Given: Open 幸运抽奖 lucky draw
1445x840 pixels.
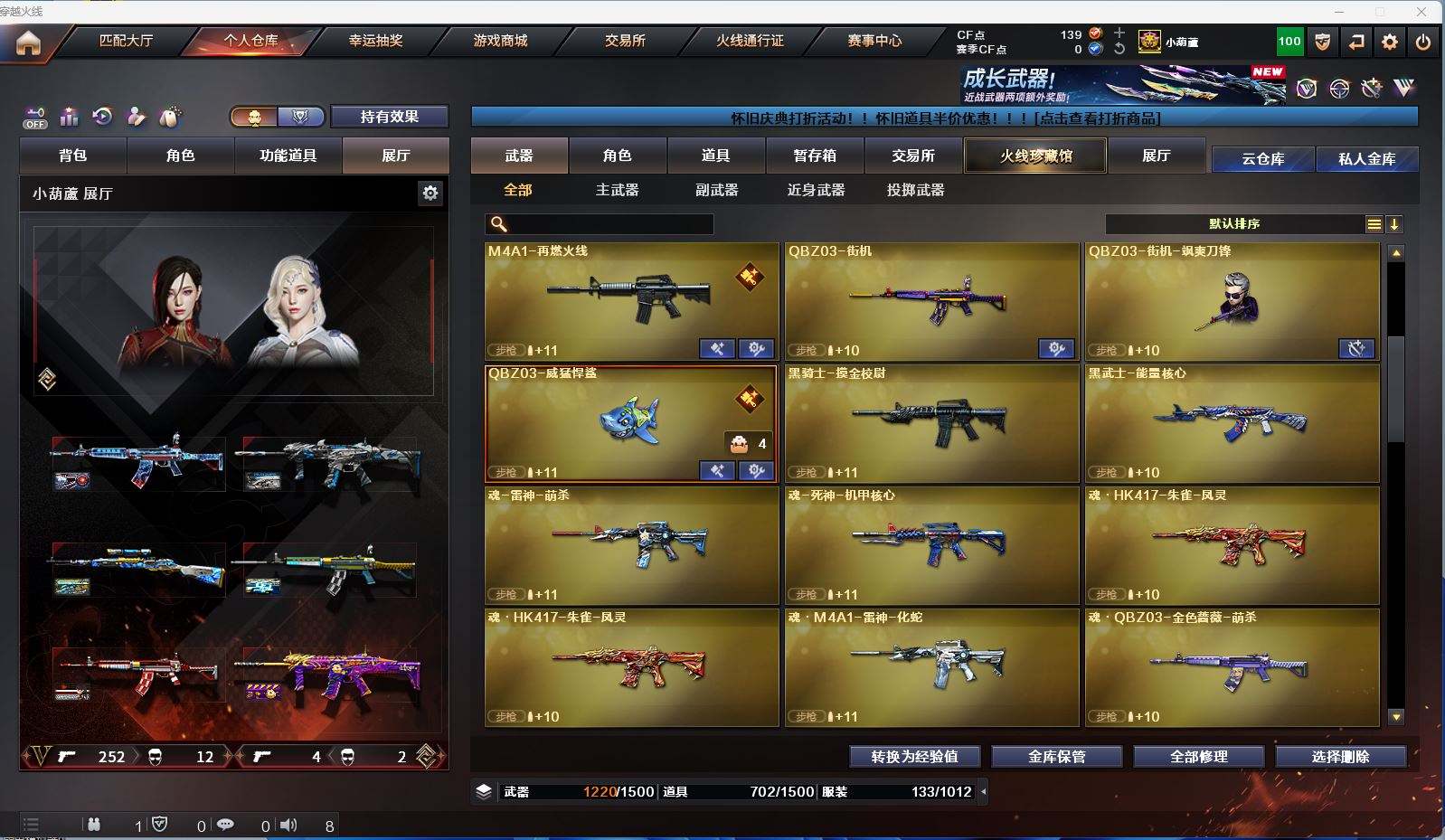Looking at the screenshot, I should coord(375,41).
